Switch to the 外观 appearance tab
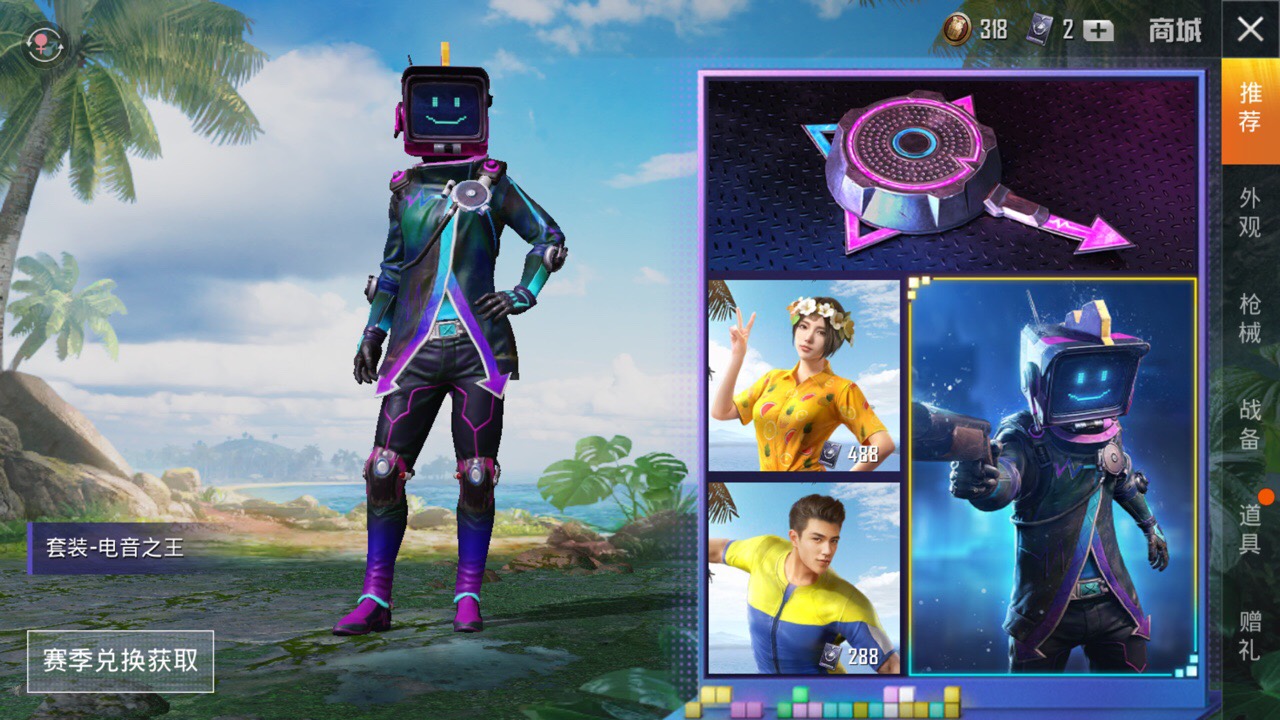The height and width of the screenshot is (720, 1280). (1250, 213)
